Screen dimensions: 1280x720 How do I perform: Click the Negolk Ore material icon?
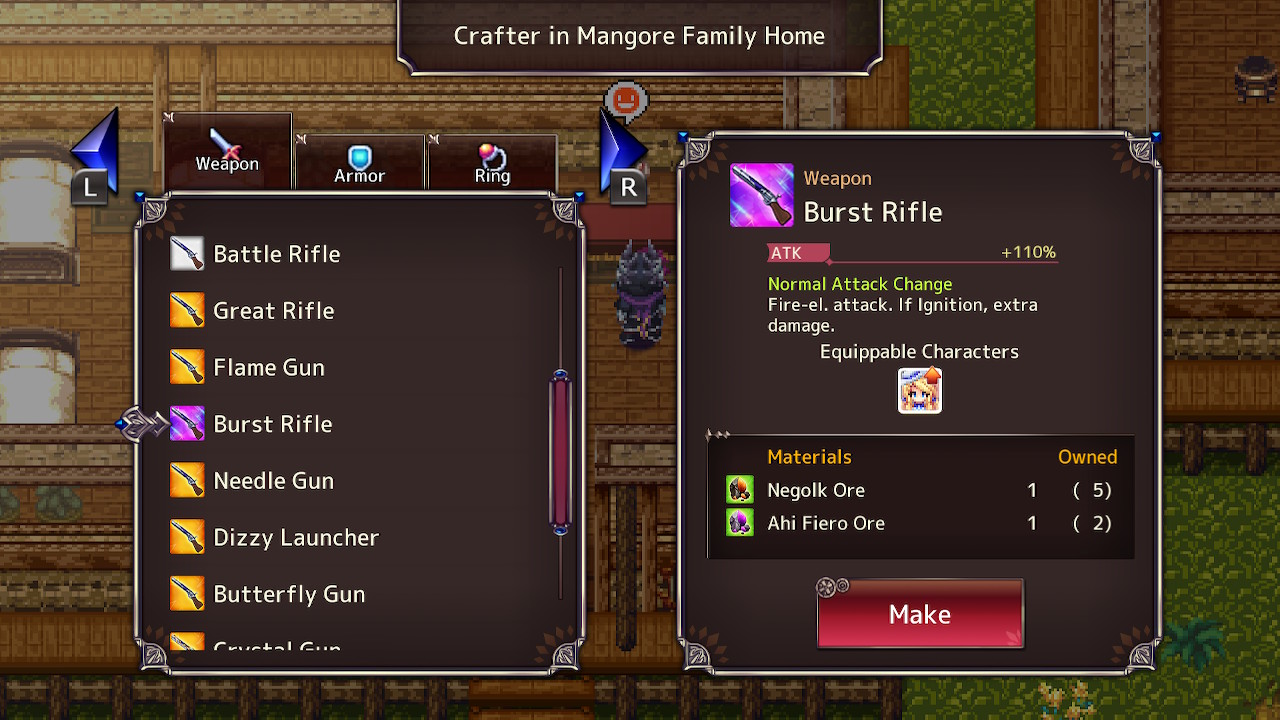739,489
